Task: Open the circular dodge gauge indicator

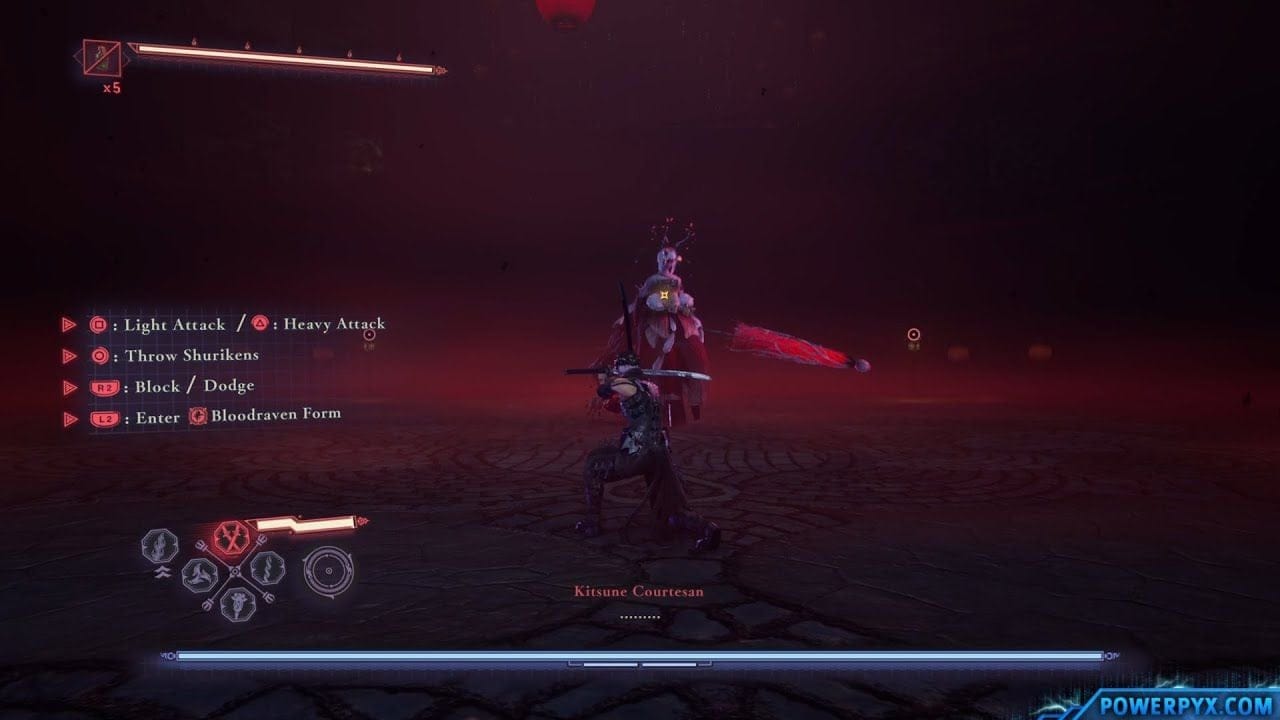Action: [x=329, y=569]
